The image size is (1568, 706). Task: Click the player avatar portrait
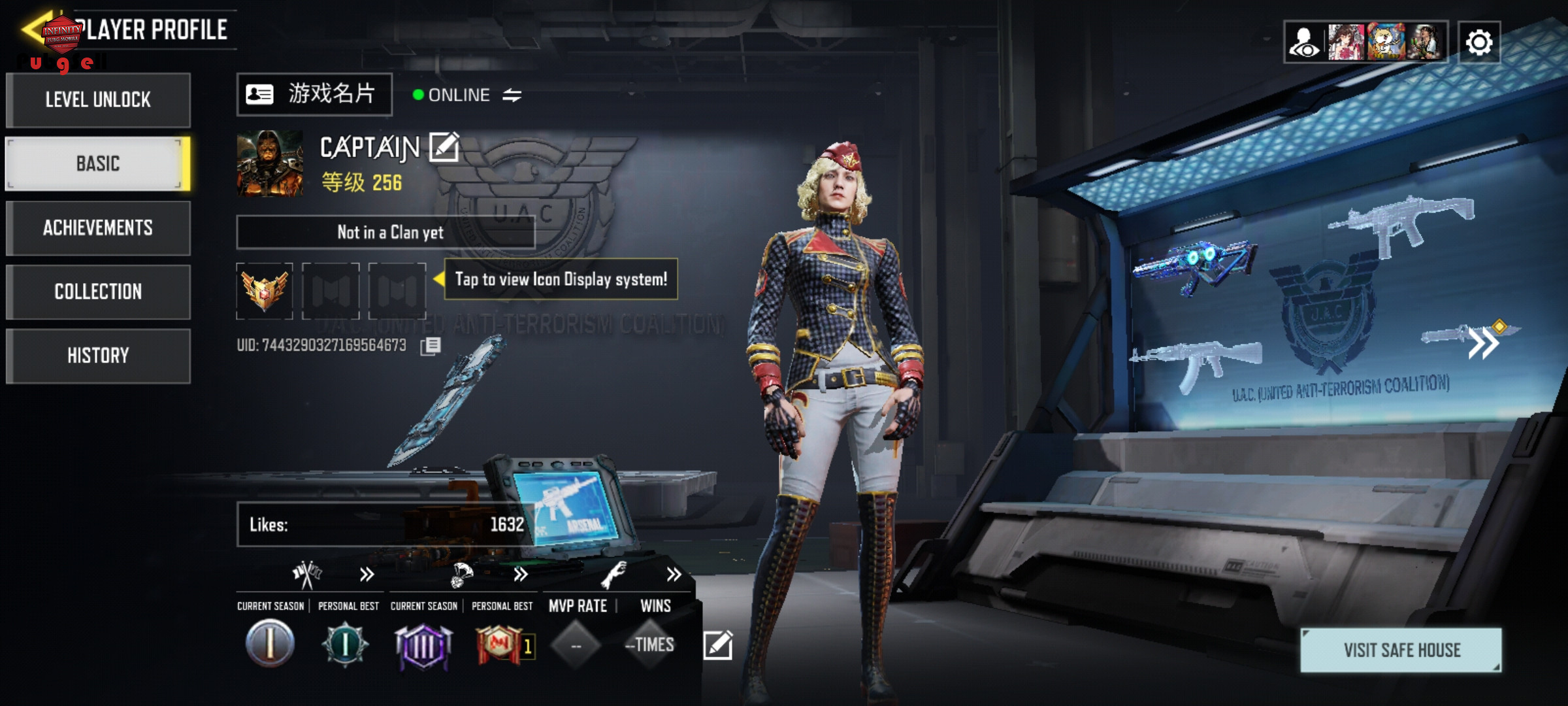click(270, 163)
